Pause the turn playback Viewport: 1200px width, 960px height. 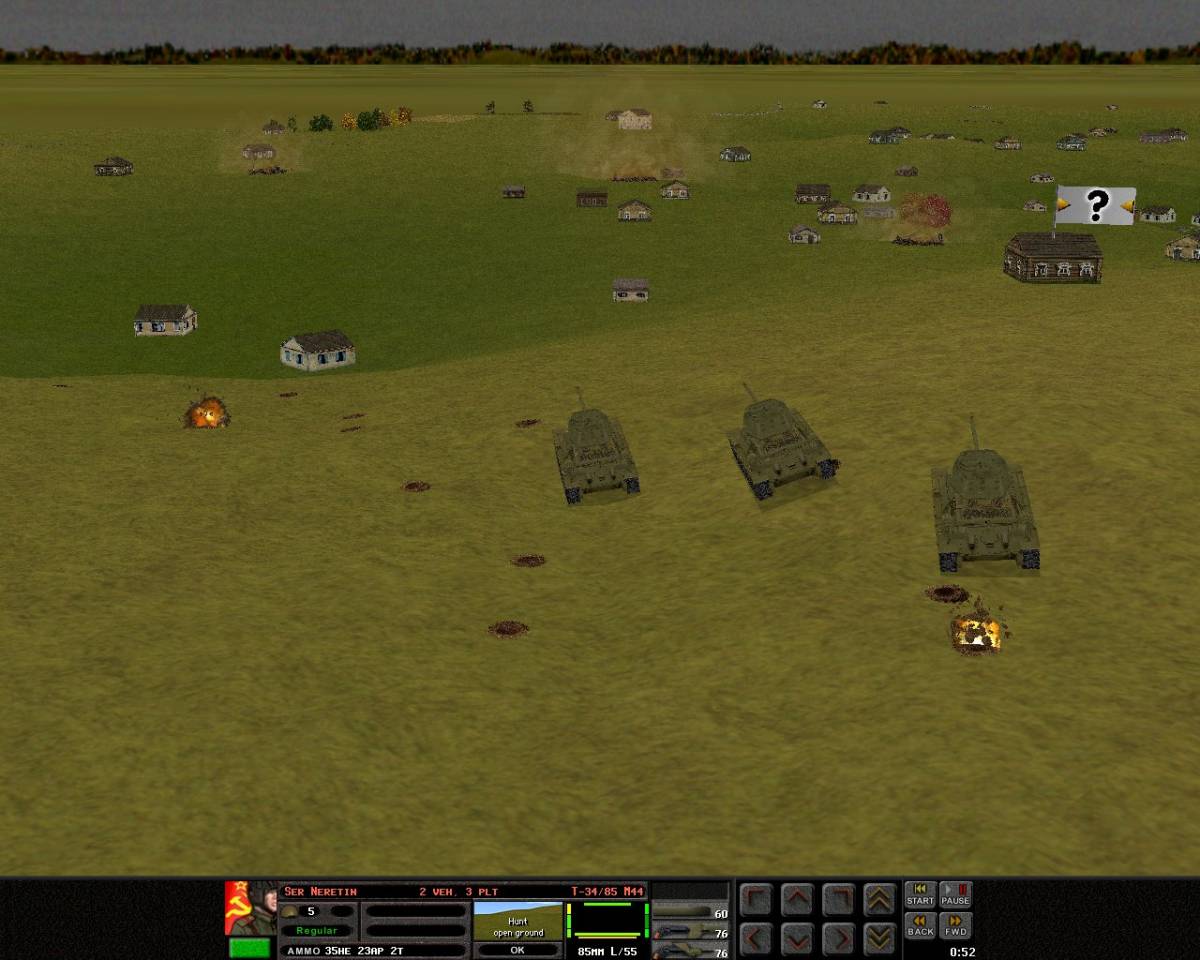point(955,894)
